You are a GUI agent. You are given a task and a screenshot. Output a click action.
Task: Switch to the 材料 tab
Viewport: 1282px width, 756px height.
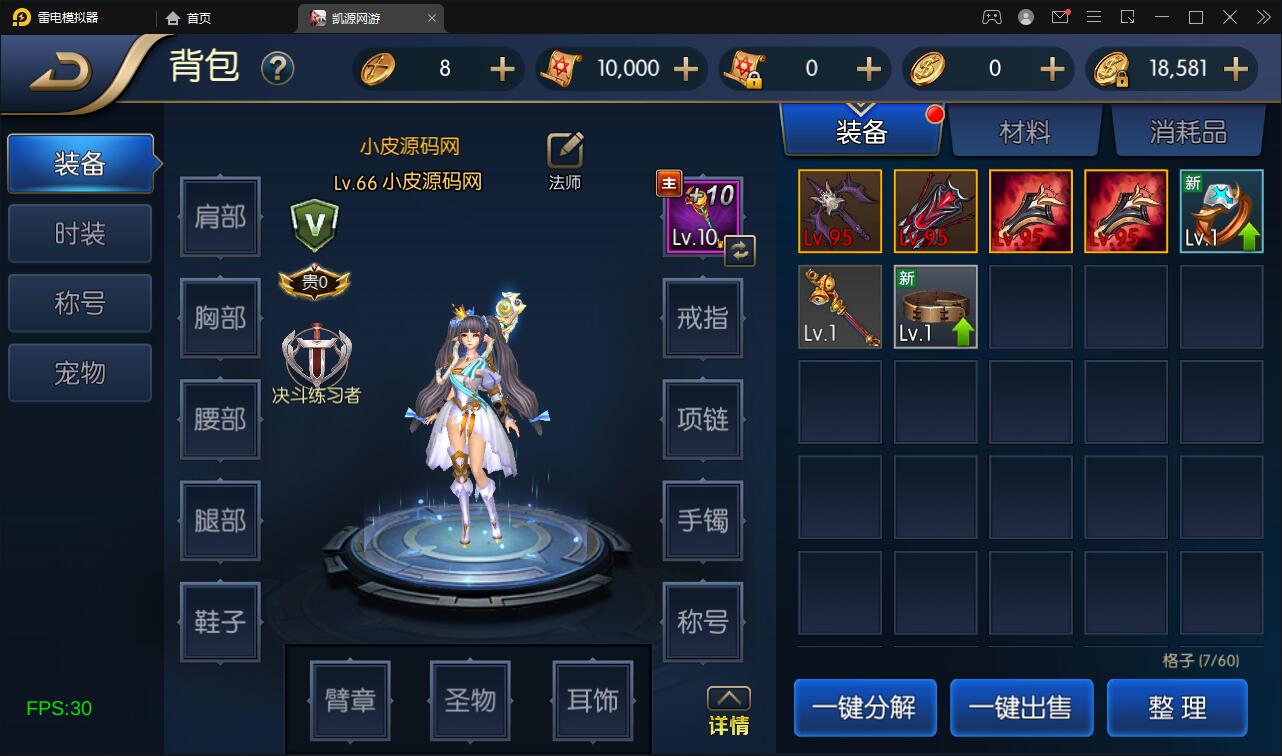click(x=1025, y=130)
